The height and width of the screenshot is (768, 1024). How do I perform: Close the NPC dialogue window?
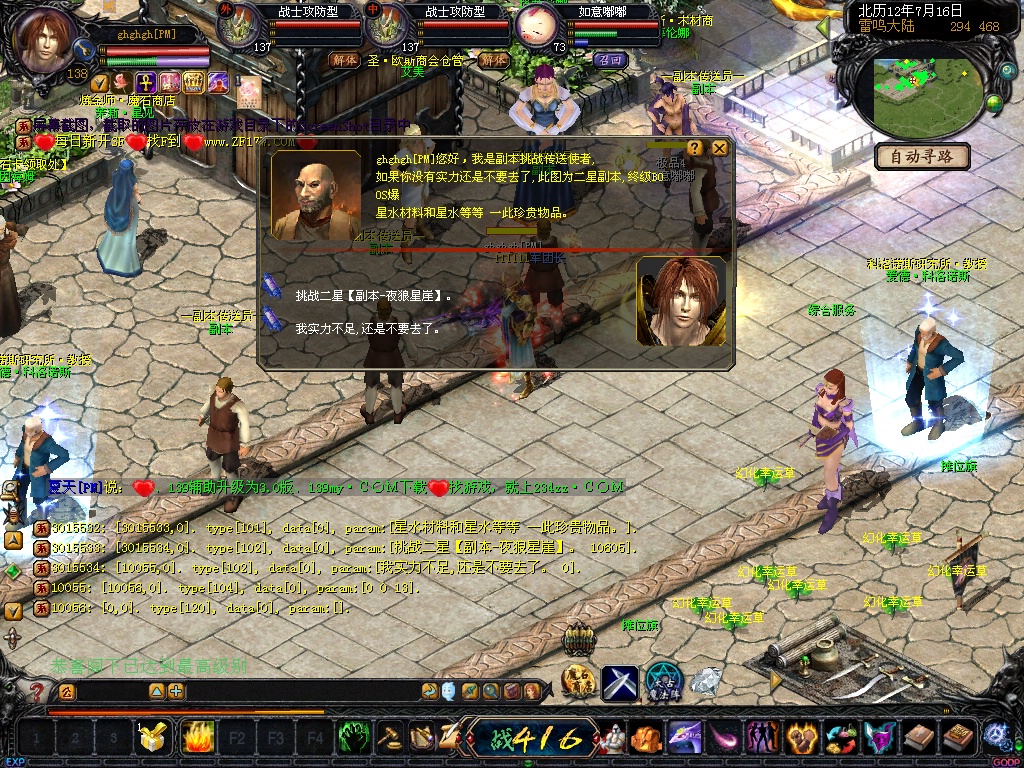click(x=720, y=149)
